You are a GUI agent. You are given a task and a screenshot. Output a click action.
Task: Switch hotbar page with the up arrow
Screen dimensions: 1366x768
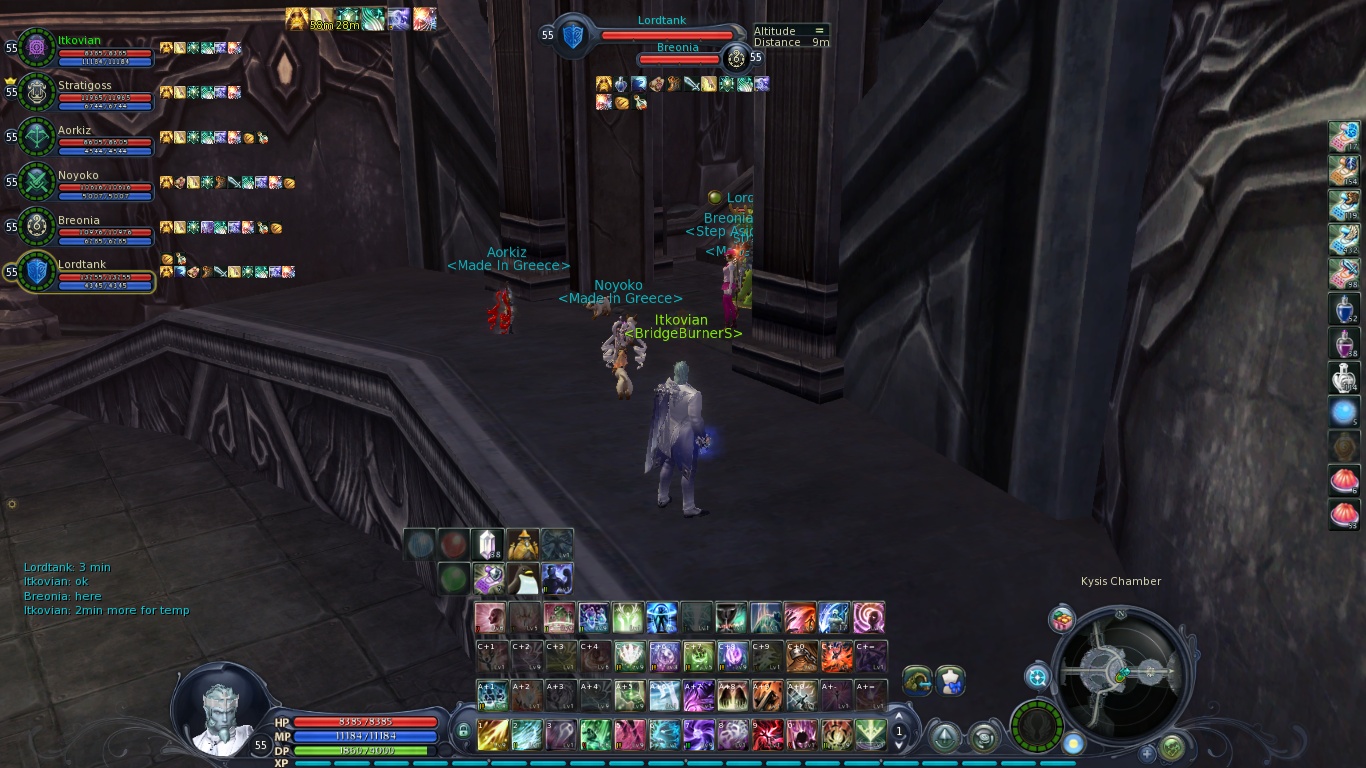898,717
